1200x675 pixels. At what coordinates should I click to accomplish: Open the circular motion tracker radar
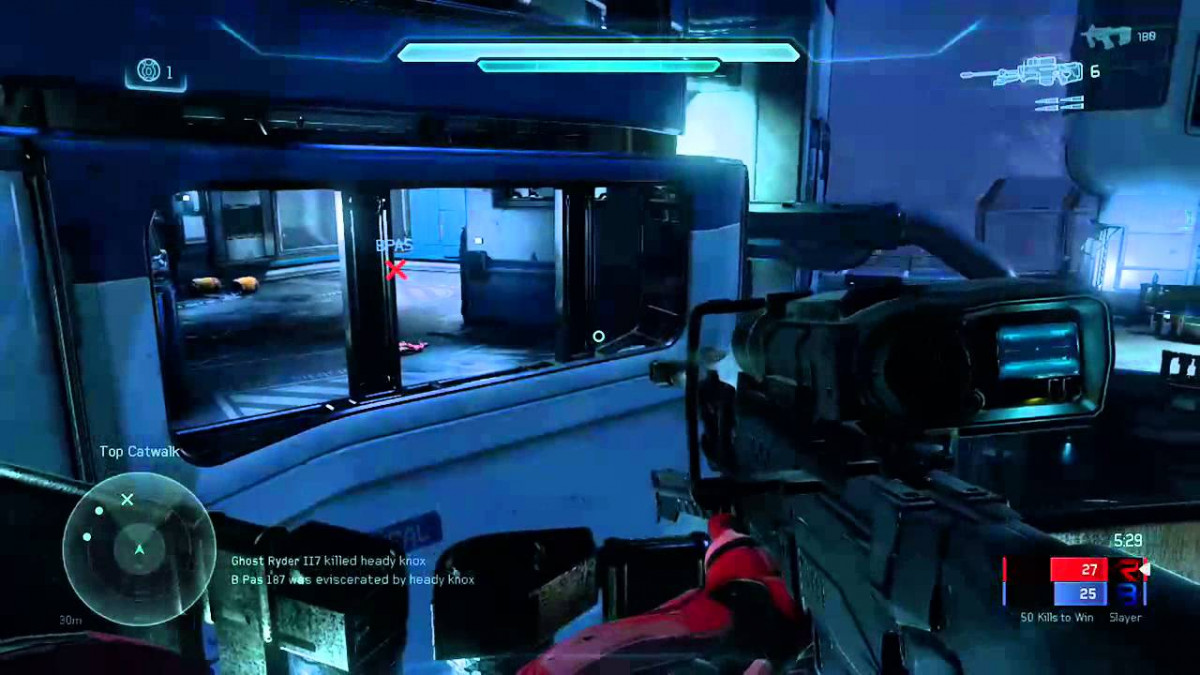tap(139, 547)
